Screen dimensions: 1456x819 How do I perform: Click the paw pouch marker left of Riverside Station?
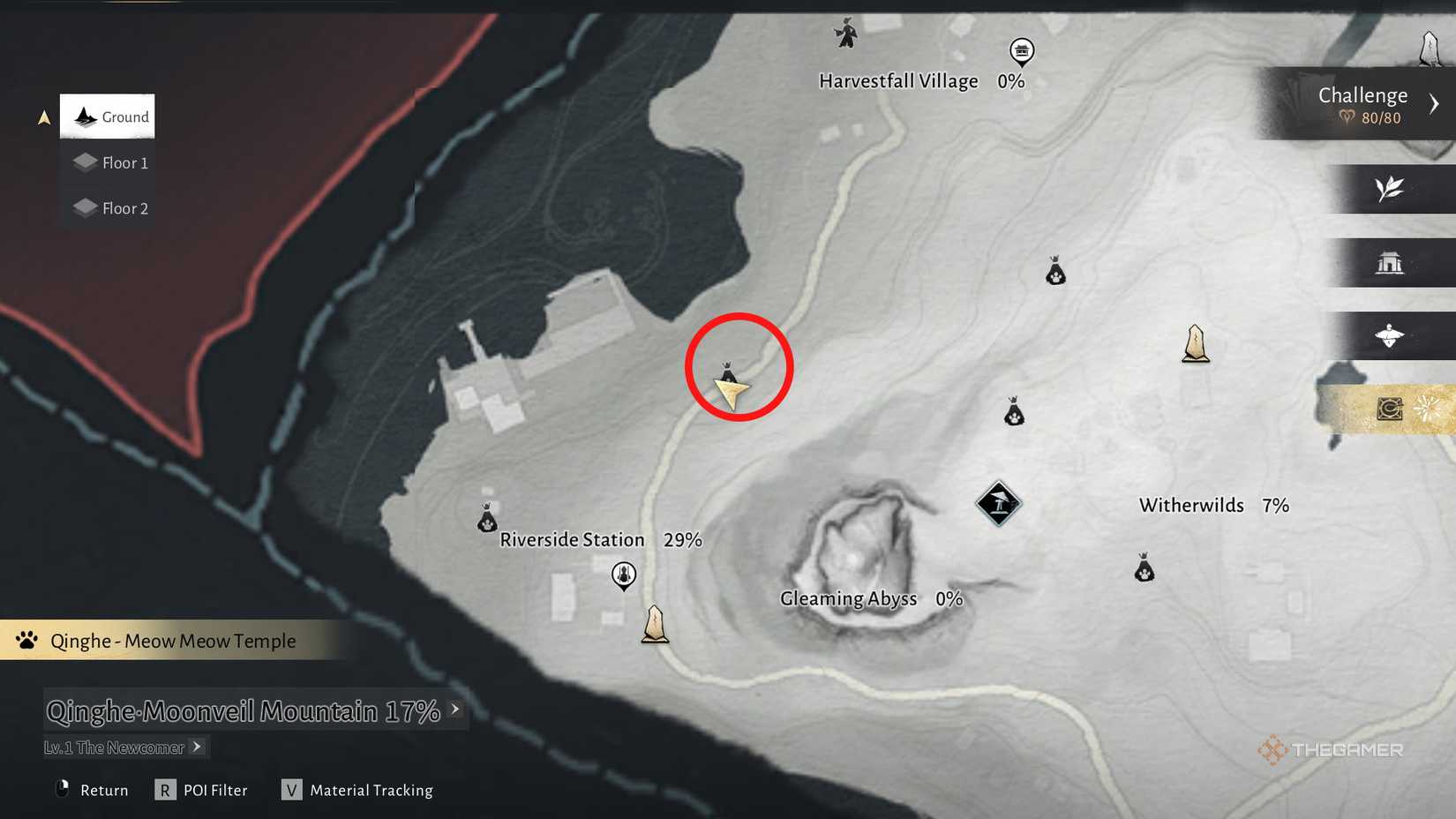(487, 519)
